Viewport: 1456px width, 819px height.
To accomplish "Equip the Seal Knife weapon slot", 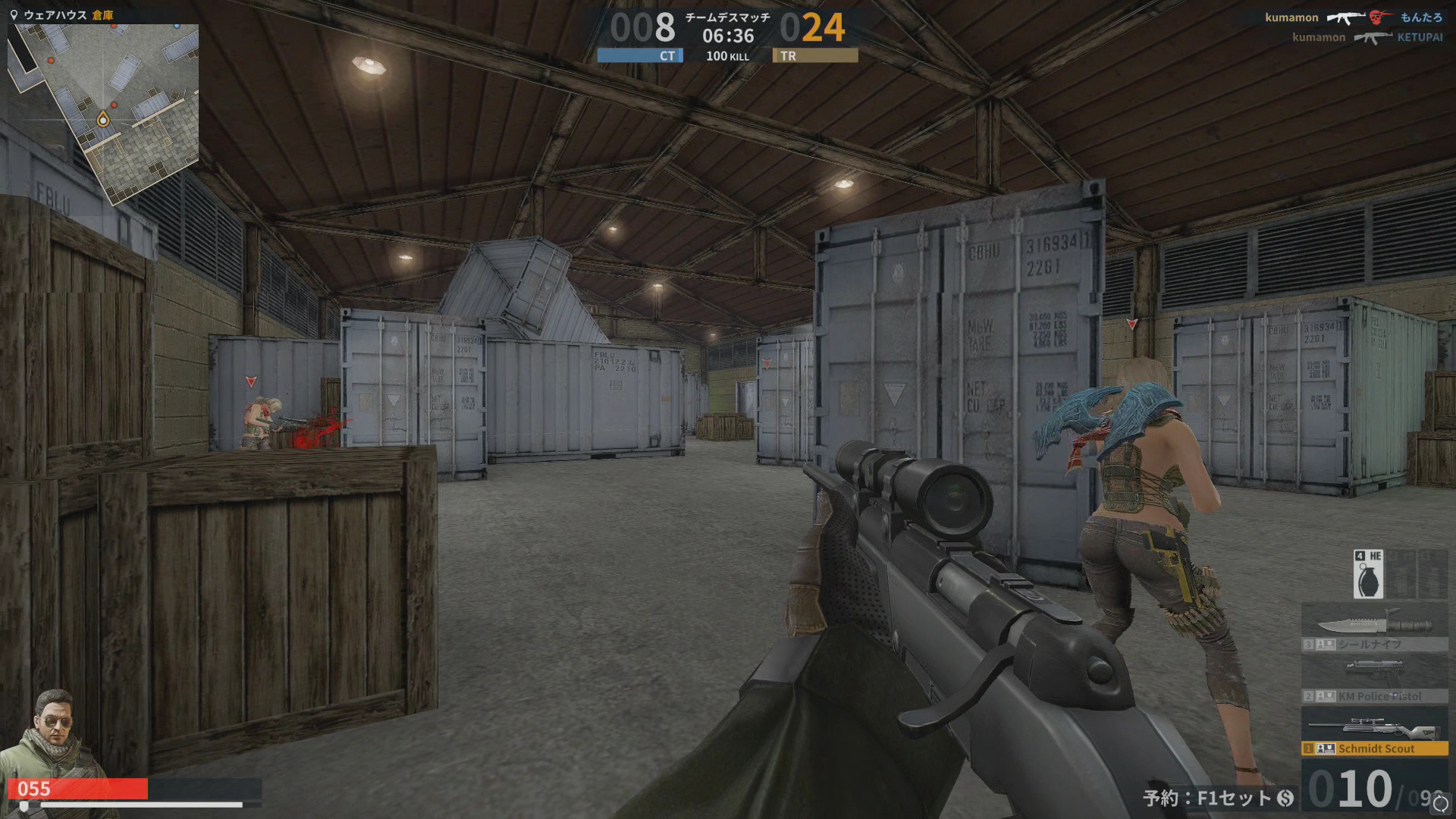I will (x=1374, y=627).
